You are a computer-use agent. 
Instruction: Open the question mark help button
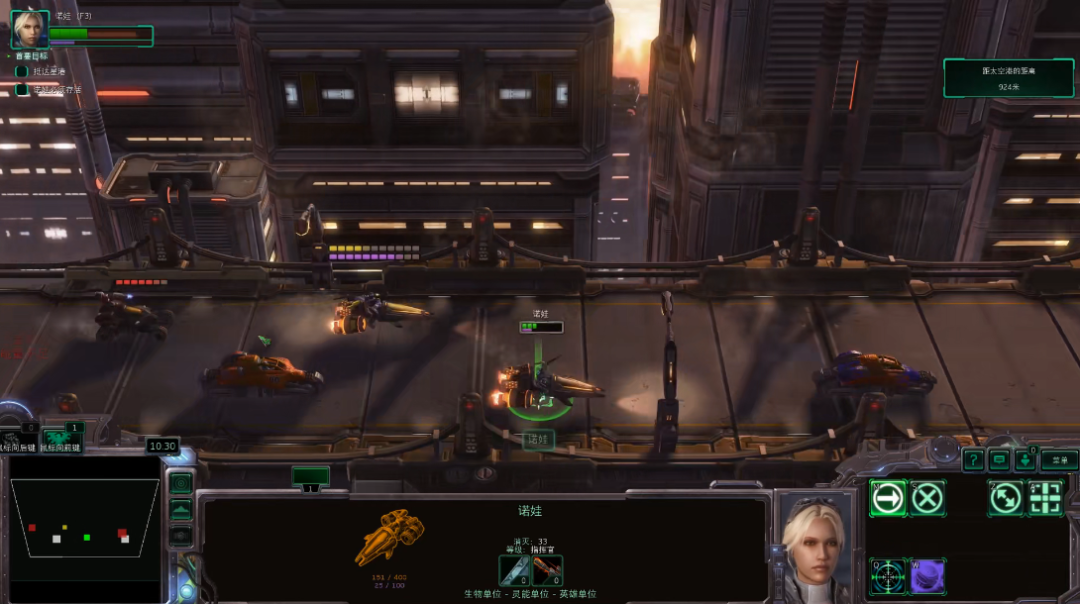pos(973,460)
